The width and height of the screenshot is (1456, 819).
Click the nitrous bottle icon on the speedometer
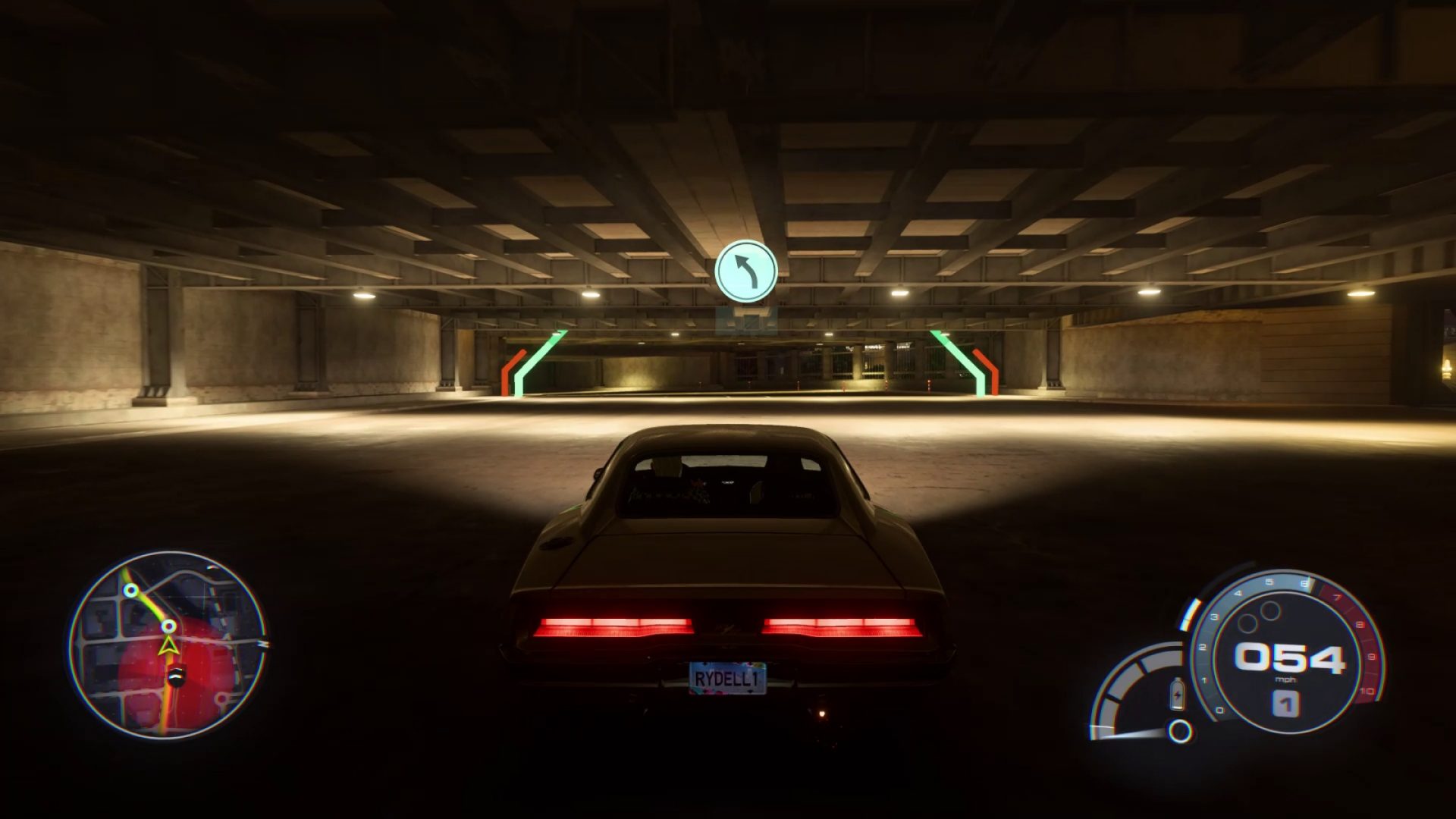click(1177, 695)
